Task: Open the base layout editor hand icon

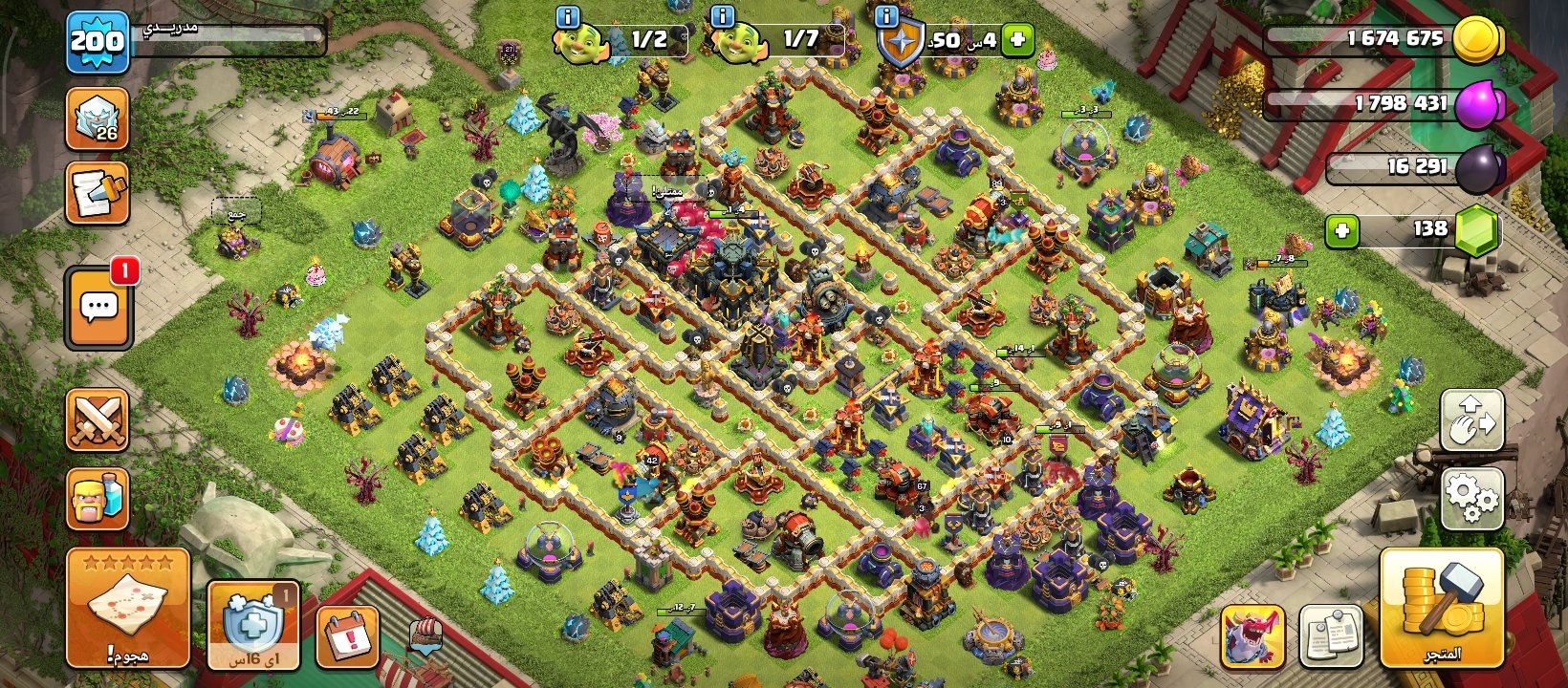Action: (x=1471, y=420)
